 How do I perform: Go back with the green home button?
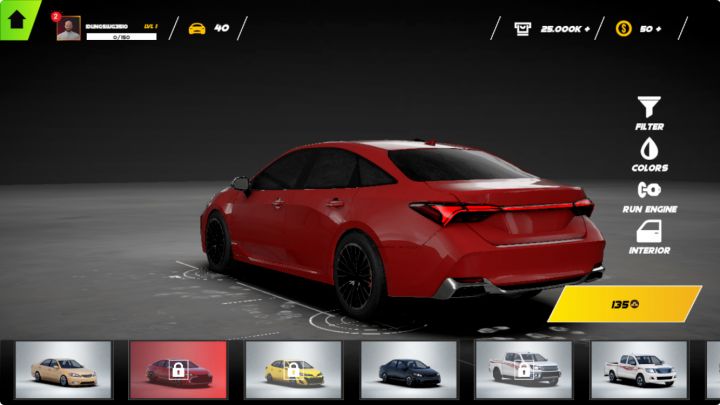(17, 17)
